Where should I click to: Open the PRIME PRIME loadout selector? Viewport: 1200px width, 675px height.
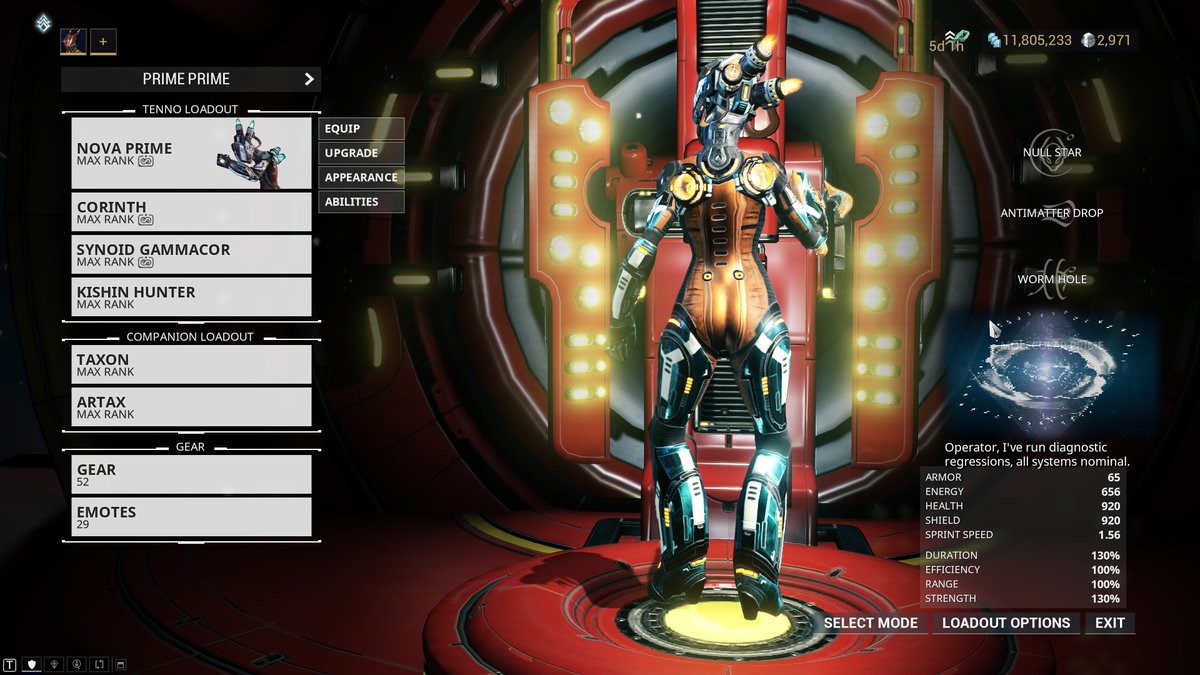[190, 79]
